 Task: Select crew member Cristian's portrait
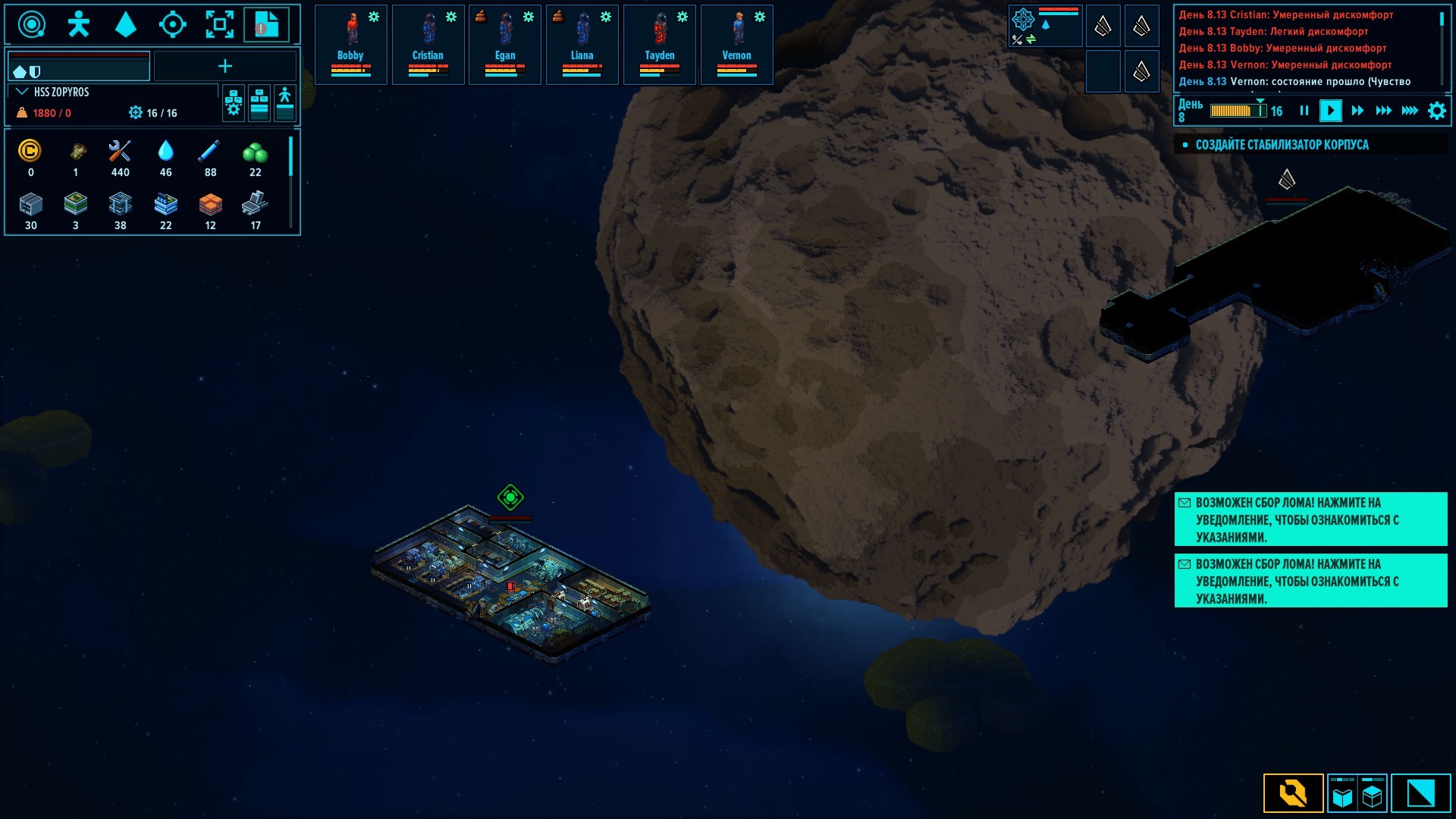[428, 44]
